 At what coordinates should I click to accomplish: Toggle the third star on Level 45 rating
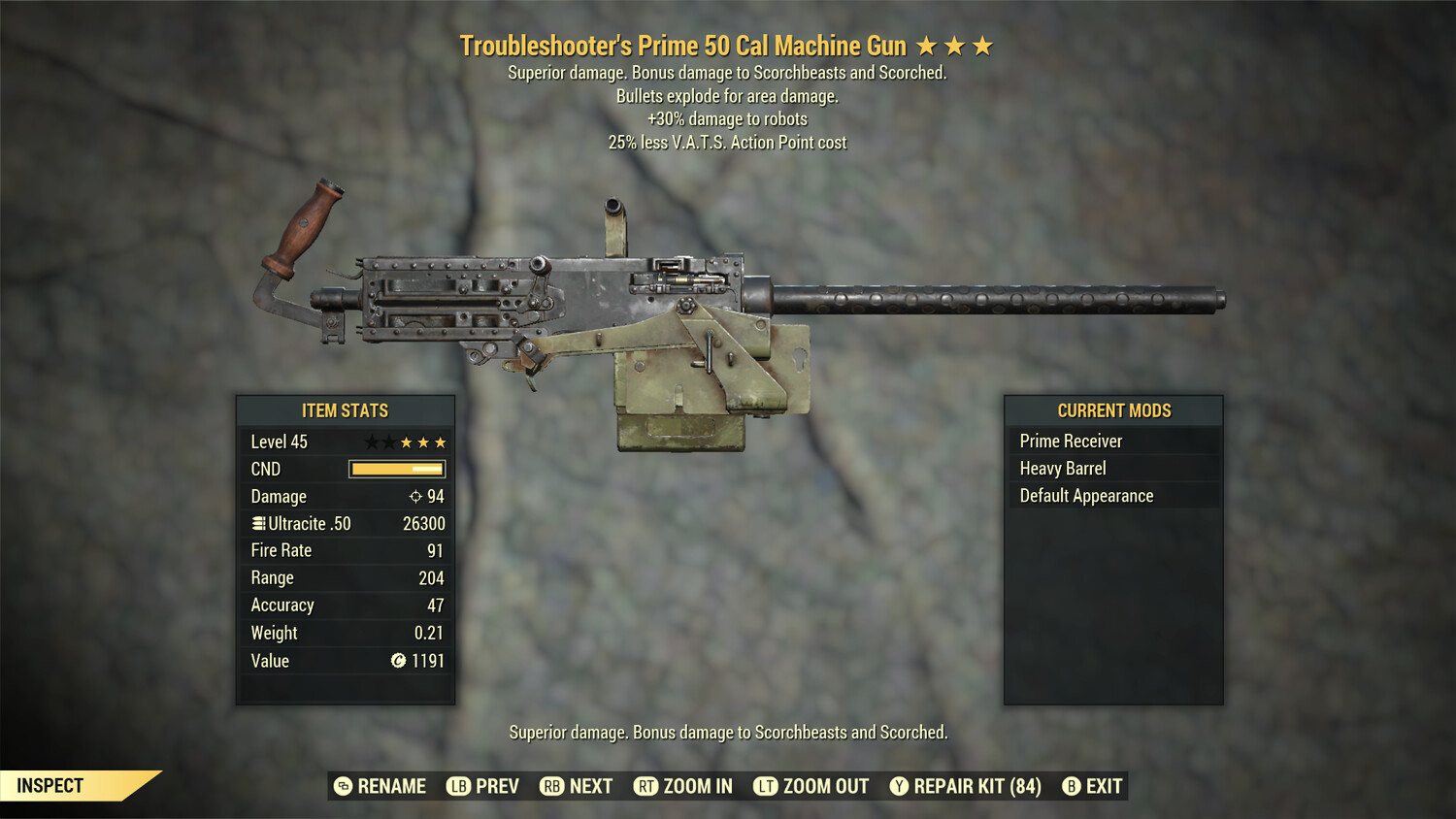coord(408,442)
